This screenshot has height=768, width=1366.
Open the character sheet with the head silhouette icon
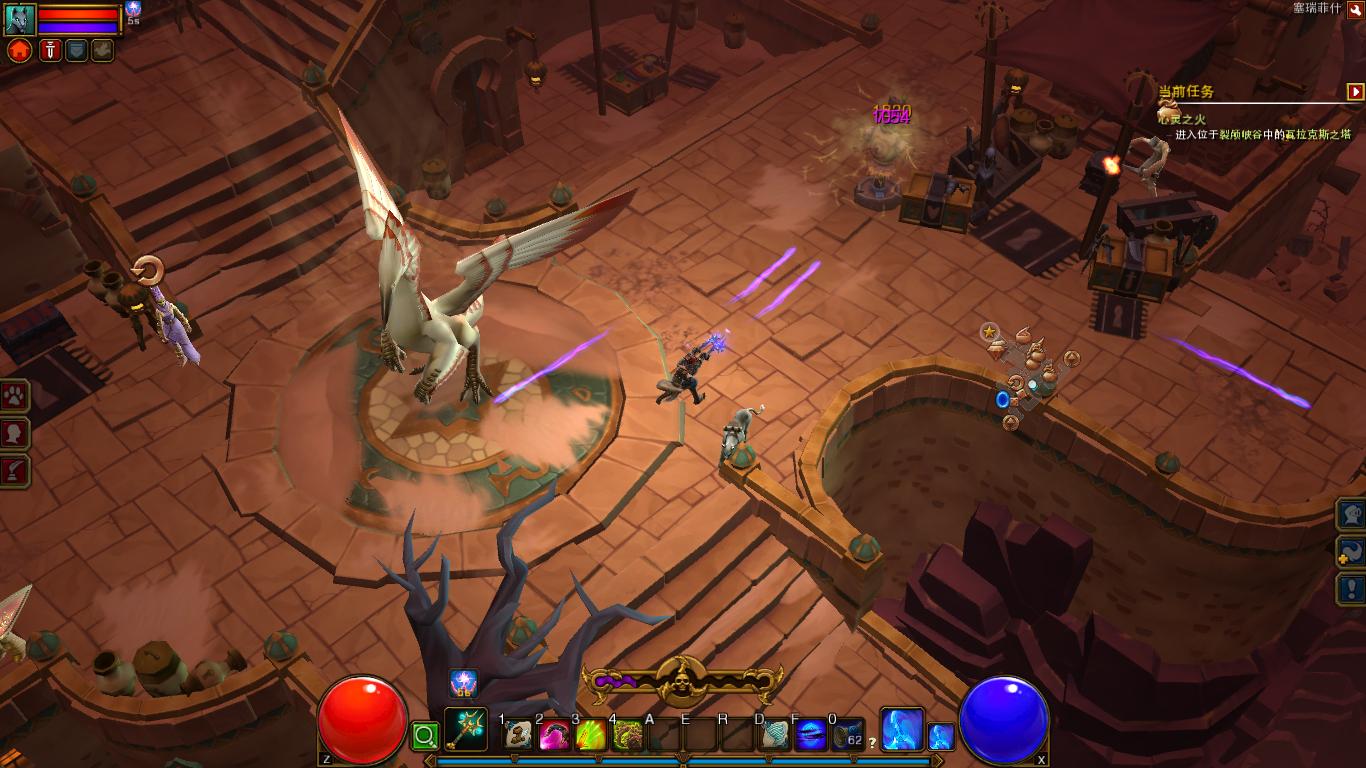click(14, 434)
